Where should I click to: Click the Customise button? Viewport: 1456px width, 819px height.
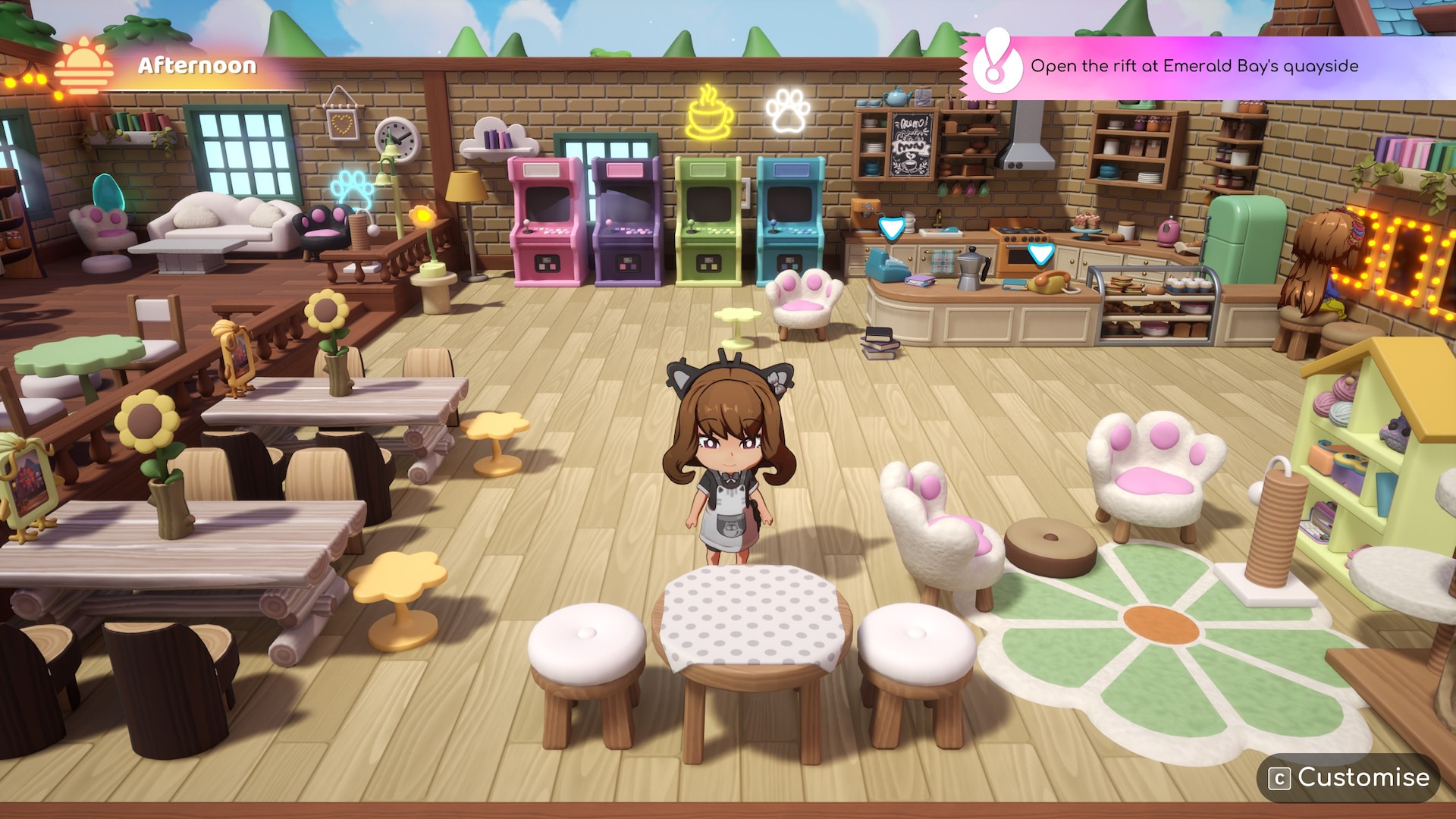click(x=1351, y=777)
